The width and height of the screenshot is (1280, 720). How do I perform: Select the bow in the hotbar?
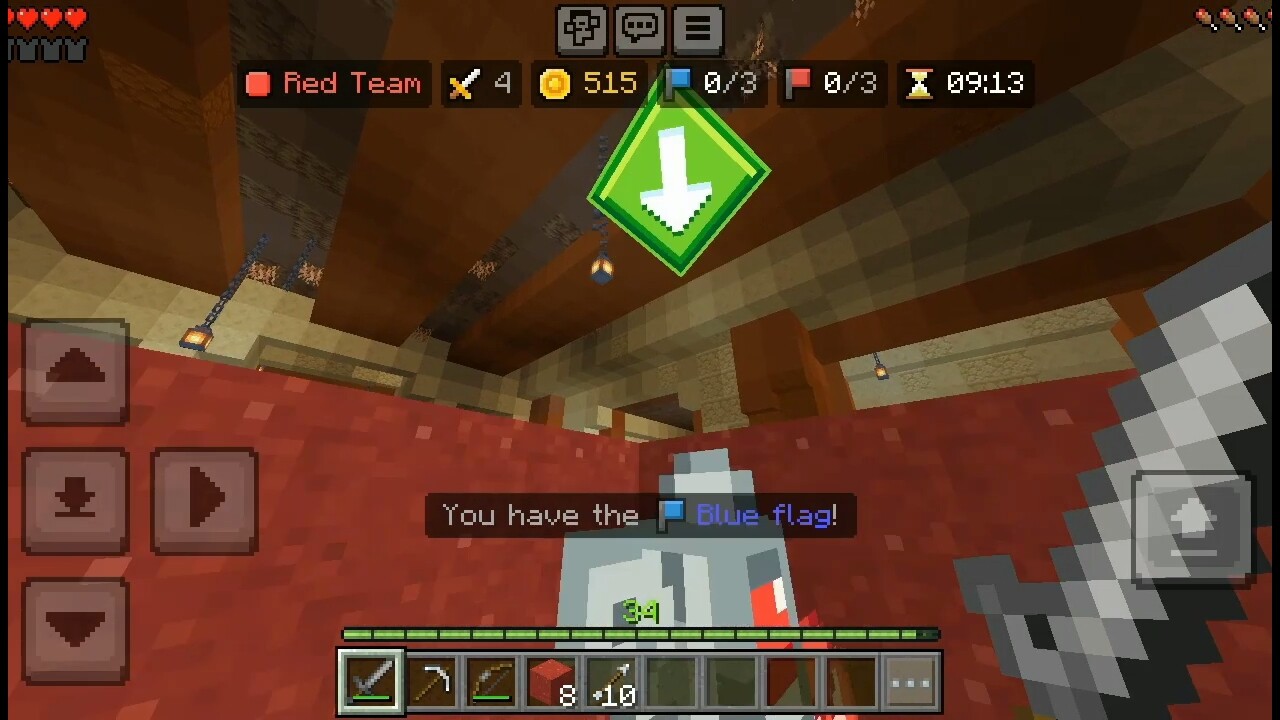[x=492, y=682]
